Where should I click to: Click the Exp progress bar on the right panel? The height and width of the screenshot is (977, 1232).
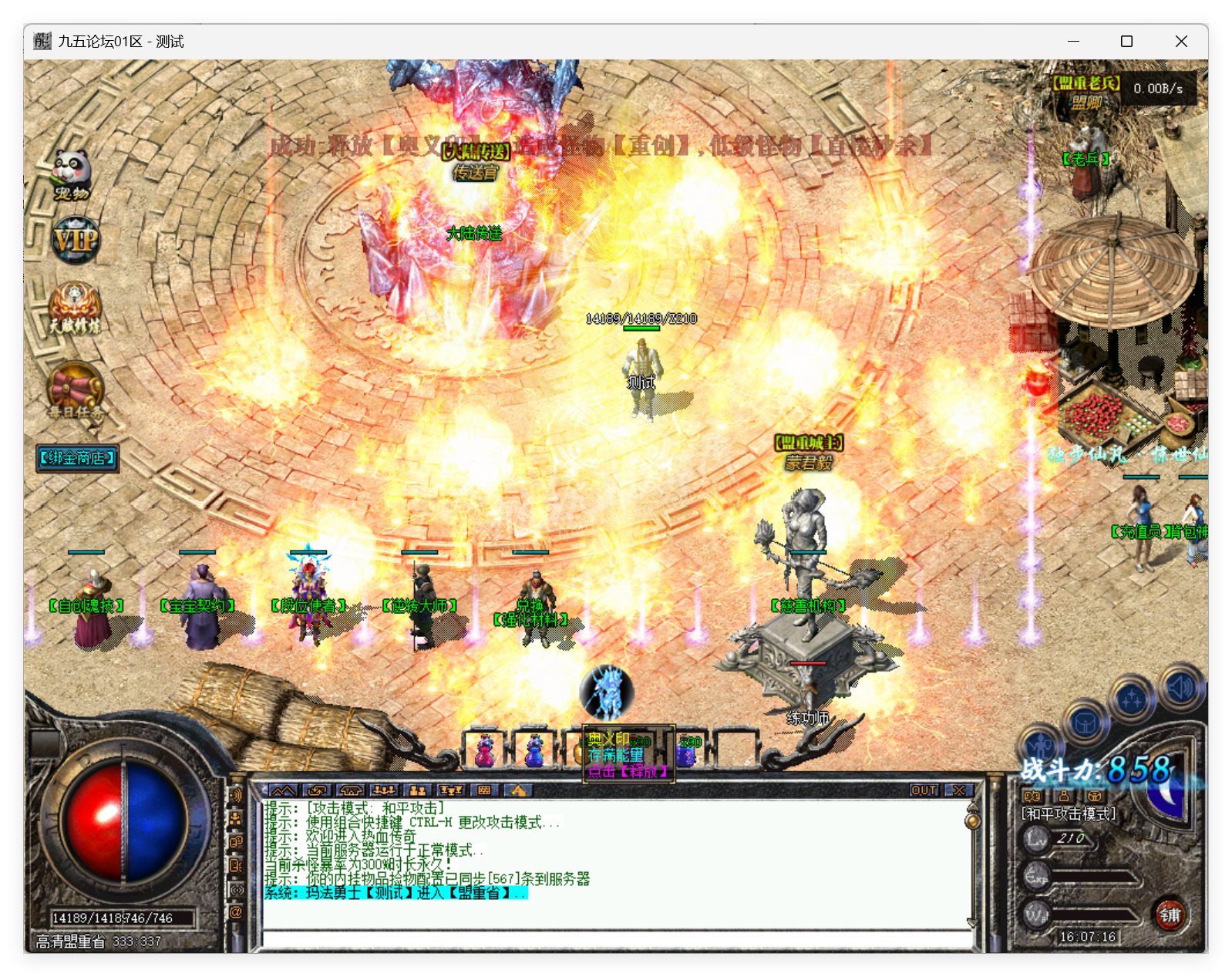tap(1091, 877)
